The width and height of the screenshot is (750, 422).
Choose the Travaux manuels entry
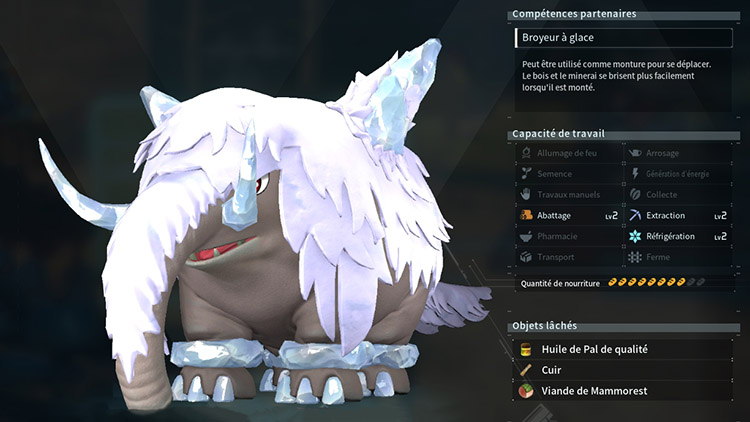click(x=568, y=195)
